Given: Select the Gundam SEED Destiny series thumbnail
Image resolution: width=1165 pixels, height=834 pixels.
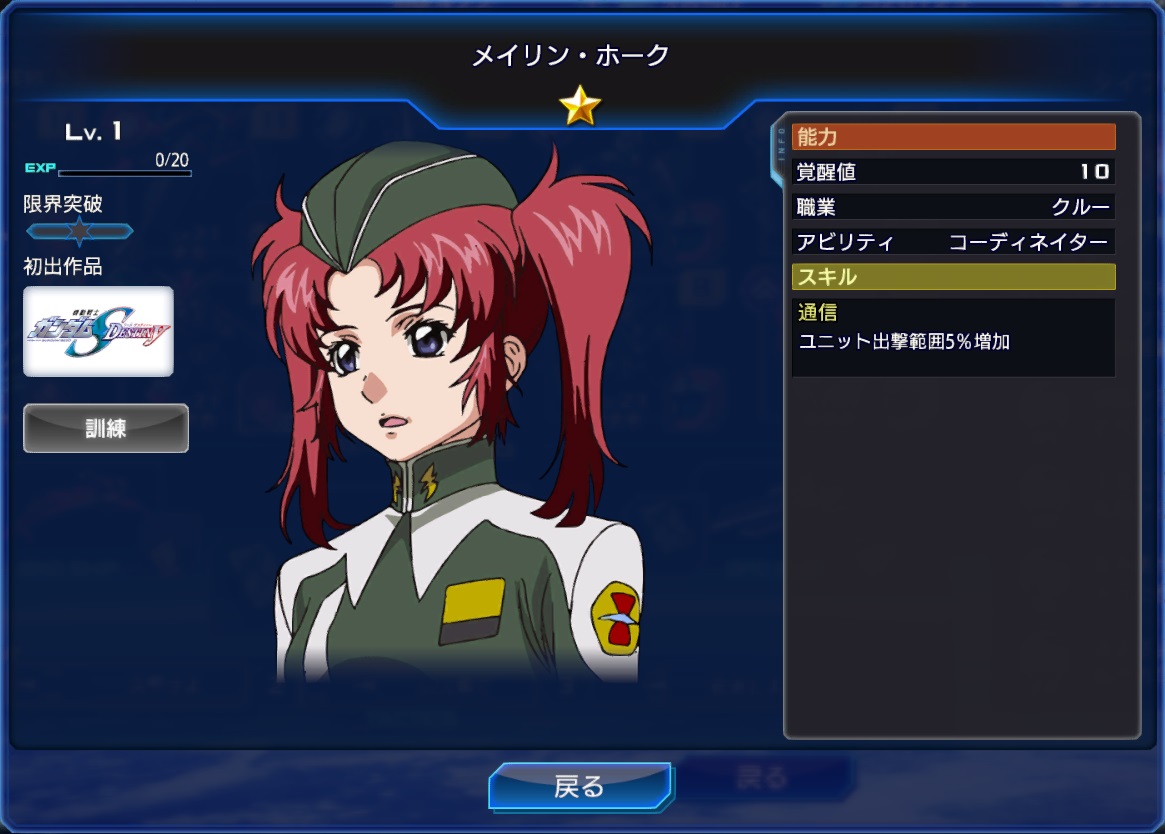Looking at the screenshot, I should click(x=98, y=331).
